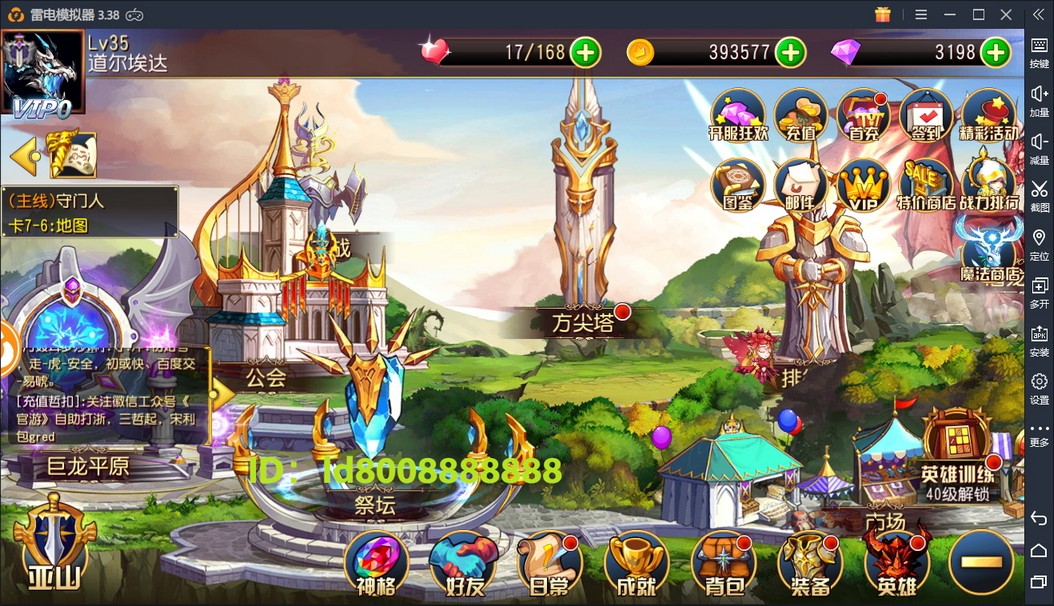This screenshot has width=1054, height=606.
Task: Open the 成就 achievements trophy
Action: click(636, 562)
